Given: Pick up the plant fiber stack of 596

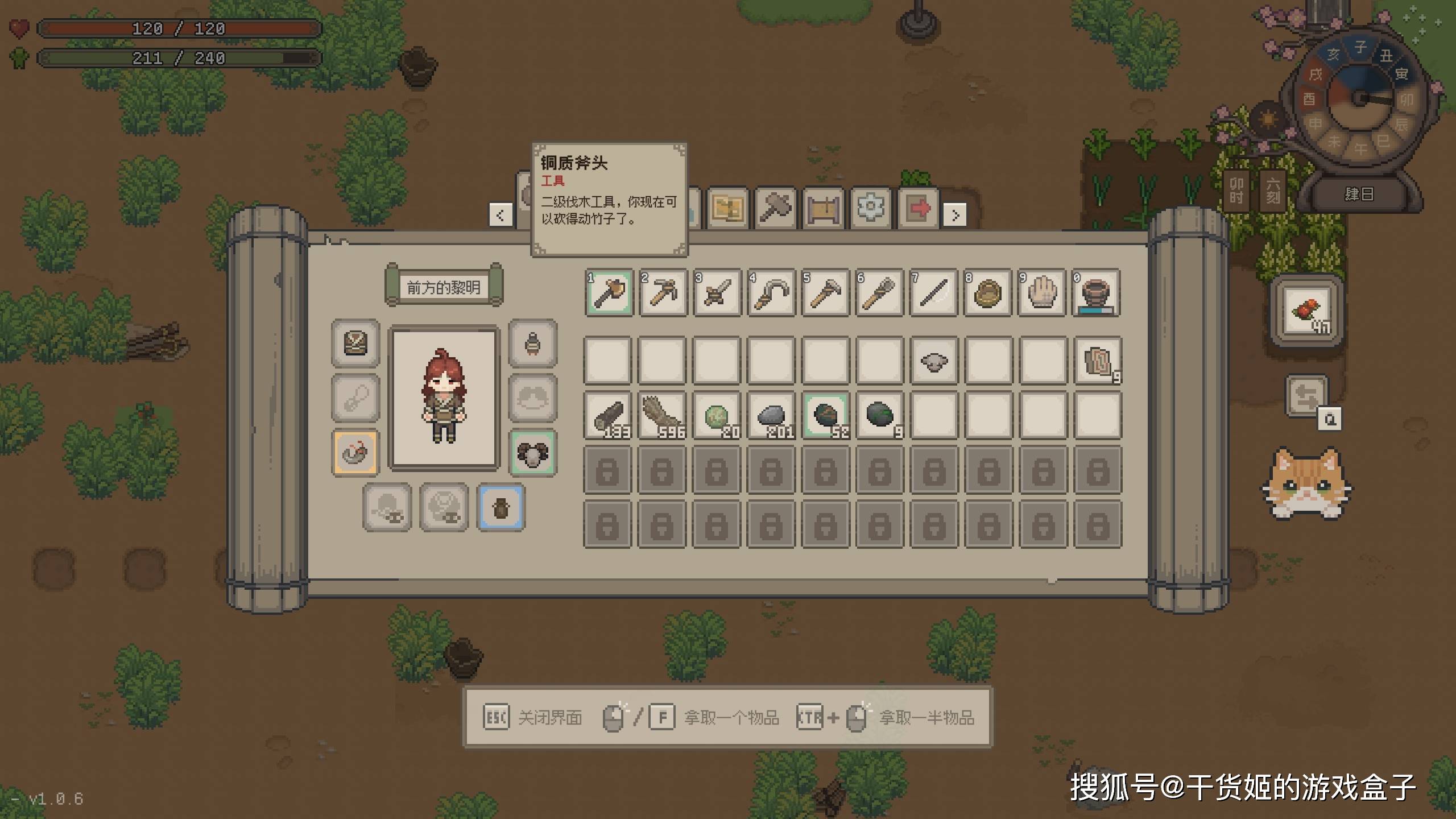Looking at the screenshot, I should [x=663, y=416].
